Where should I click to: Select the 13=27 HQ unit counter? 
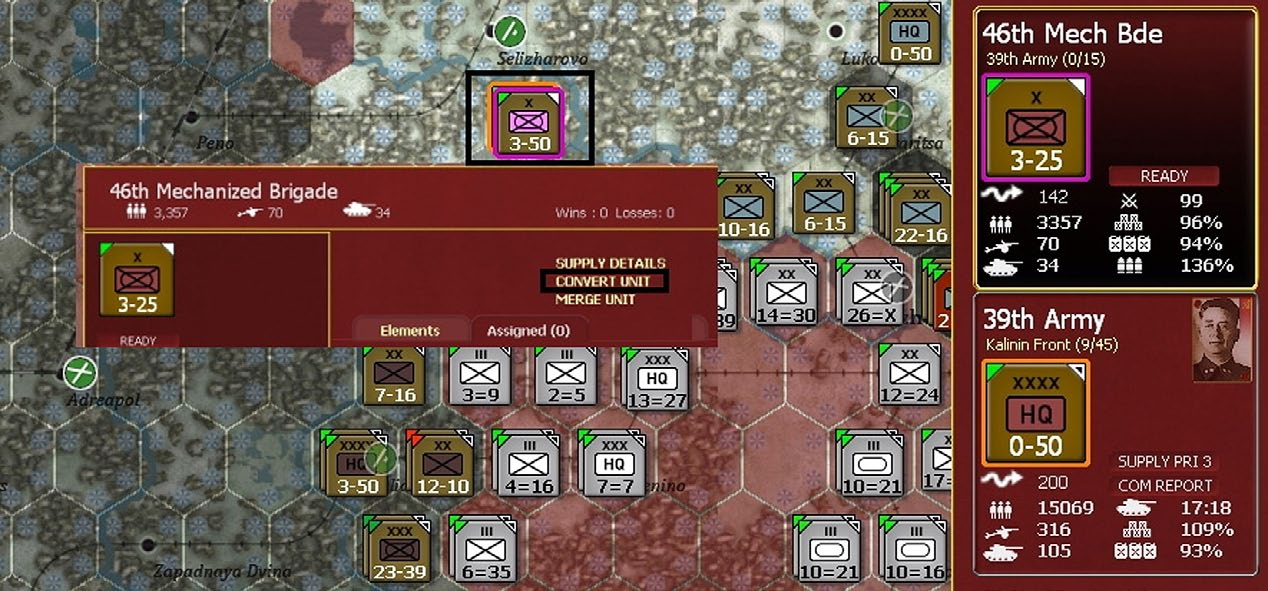[x=655, y=379]
